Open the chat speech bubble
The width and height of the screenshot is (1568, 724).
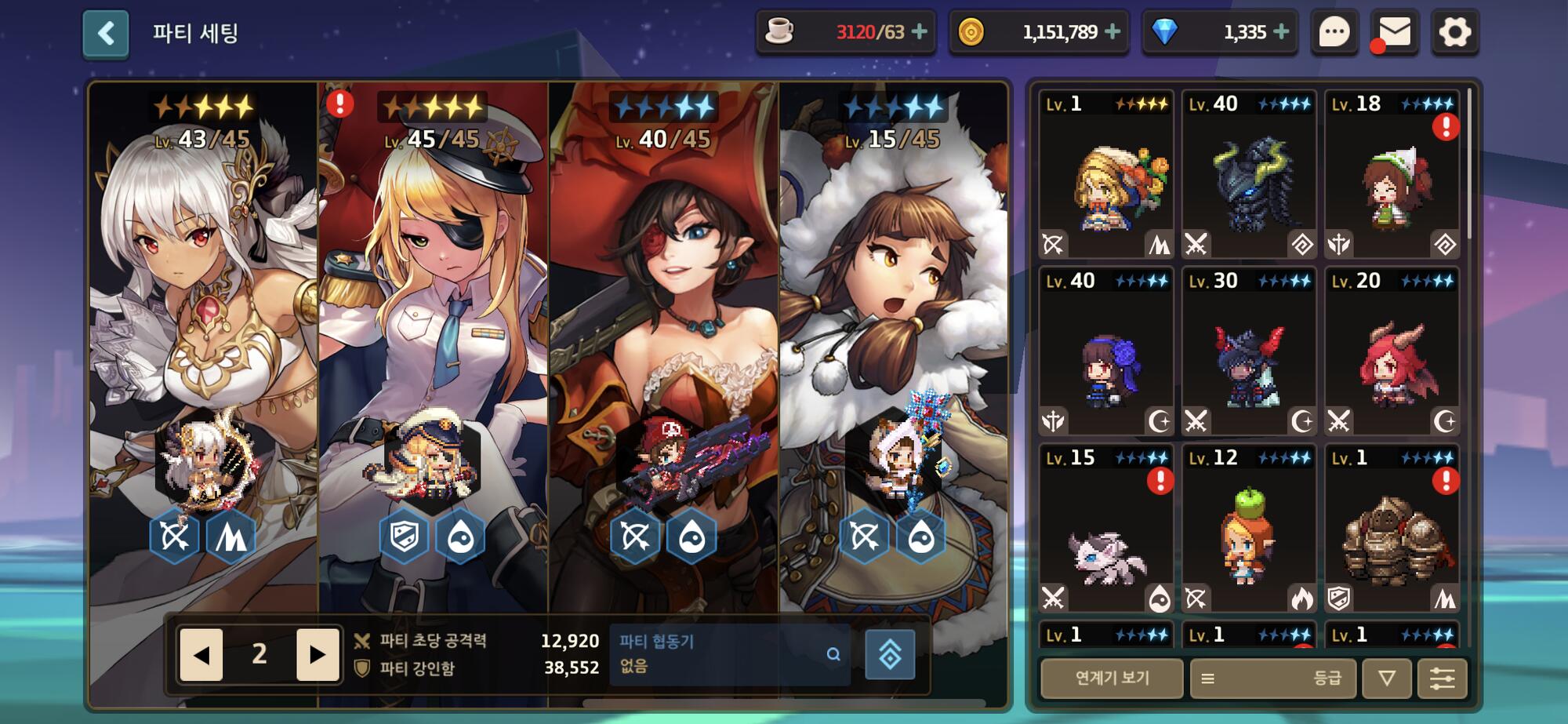(x=1334, y=33)
